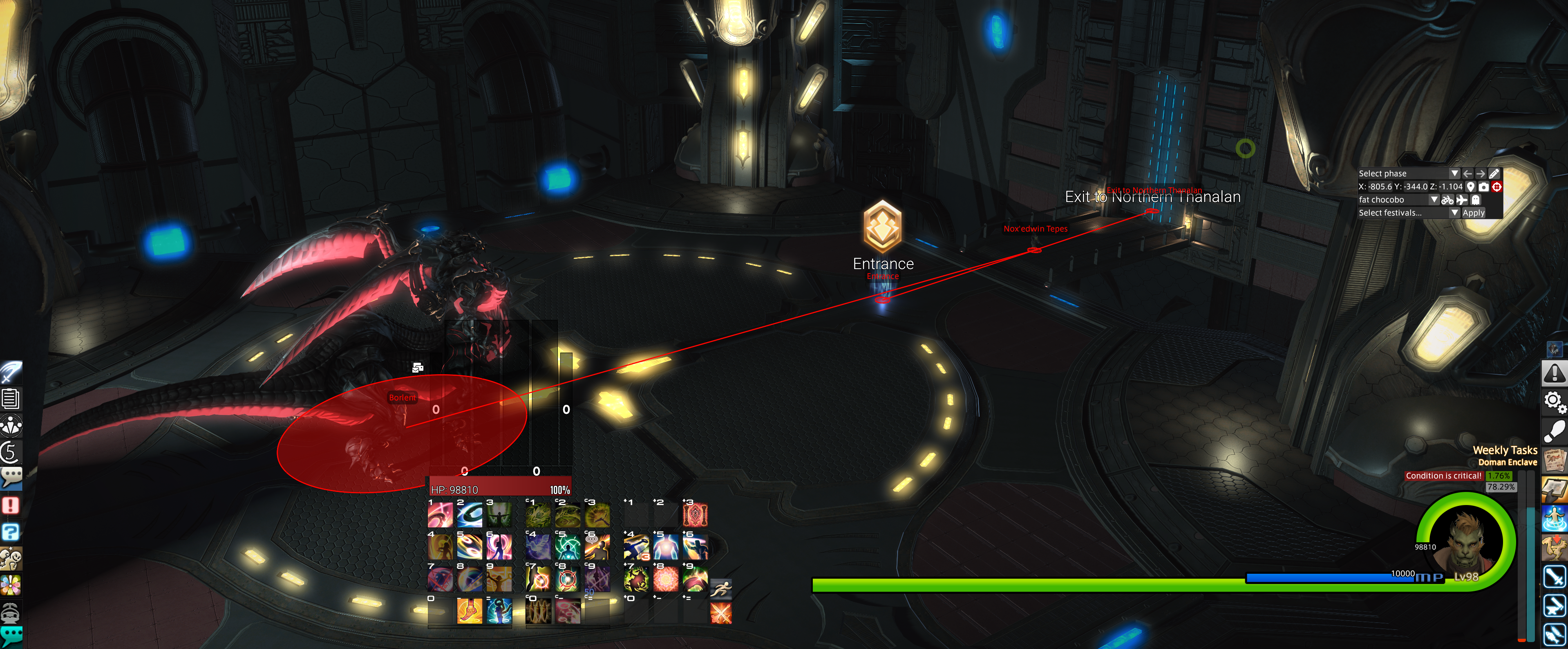The image size is (1568, 649).
Task: Open the red exclamation mark menu icon
Action: pyautogui.click(x=11, y=505)
